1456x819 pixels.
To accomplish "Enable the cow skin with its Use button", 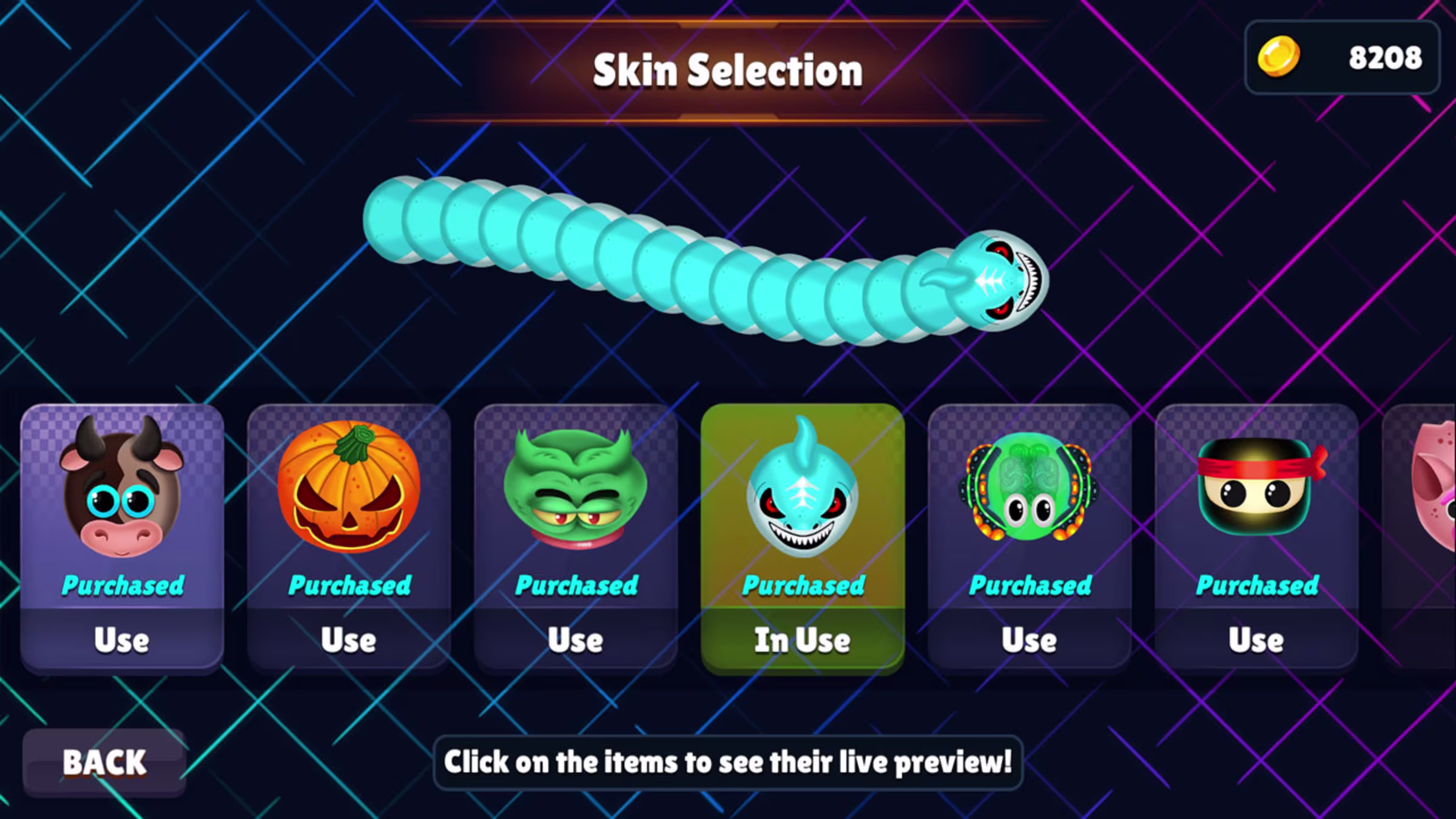I will [121, 639].
